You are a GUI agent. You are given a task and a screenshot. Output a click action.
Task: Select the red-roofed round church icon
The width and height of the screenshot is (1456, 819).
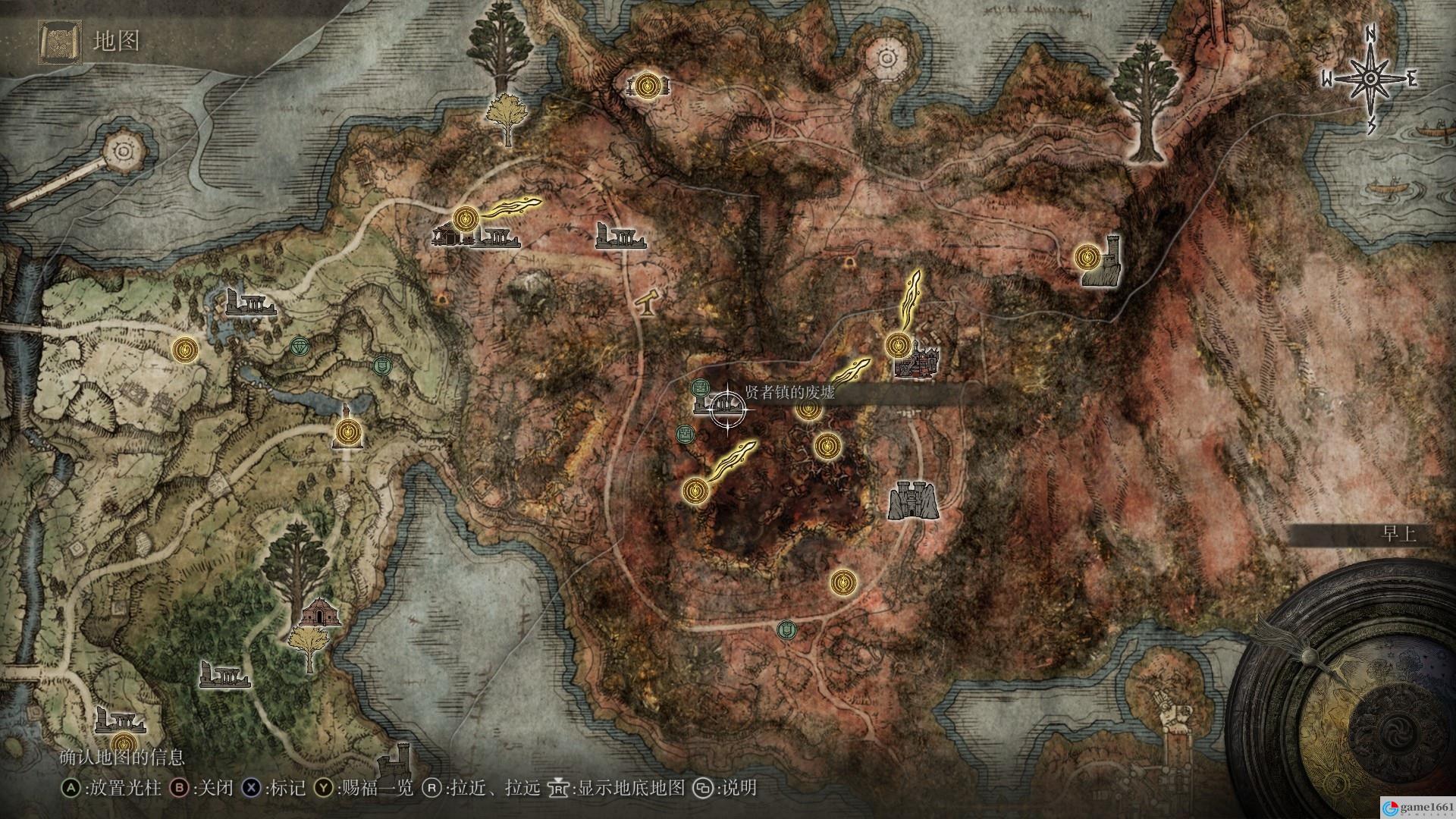tap(320, 612)
